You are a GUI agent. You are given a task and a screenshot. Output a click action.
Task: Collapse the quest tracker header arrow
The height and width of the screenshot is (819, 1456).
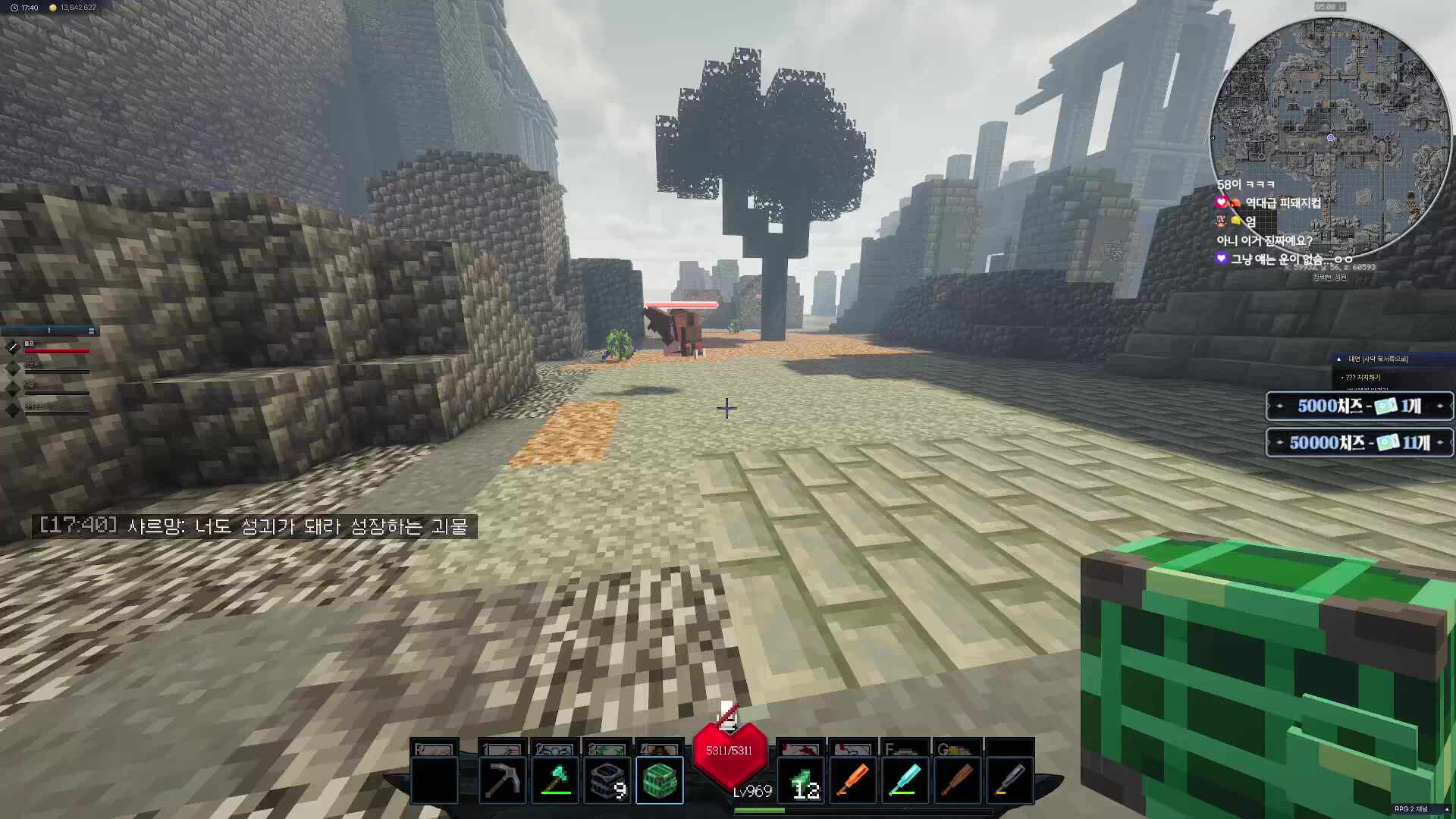tap(1339, 359)
